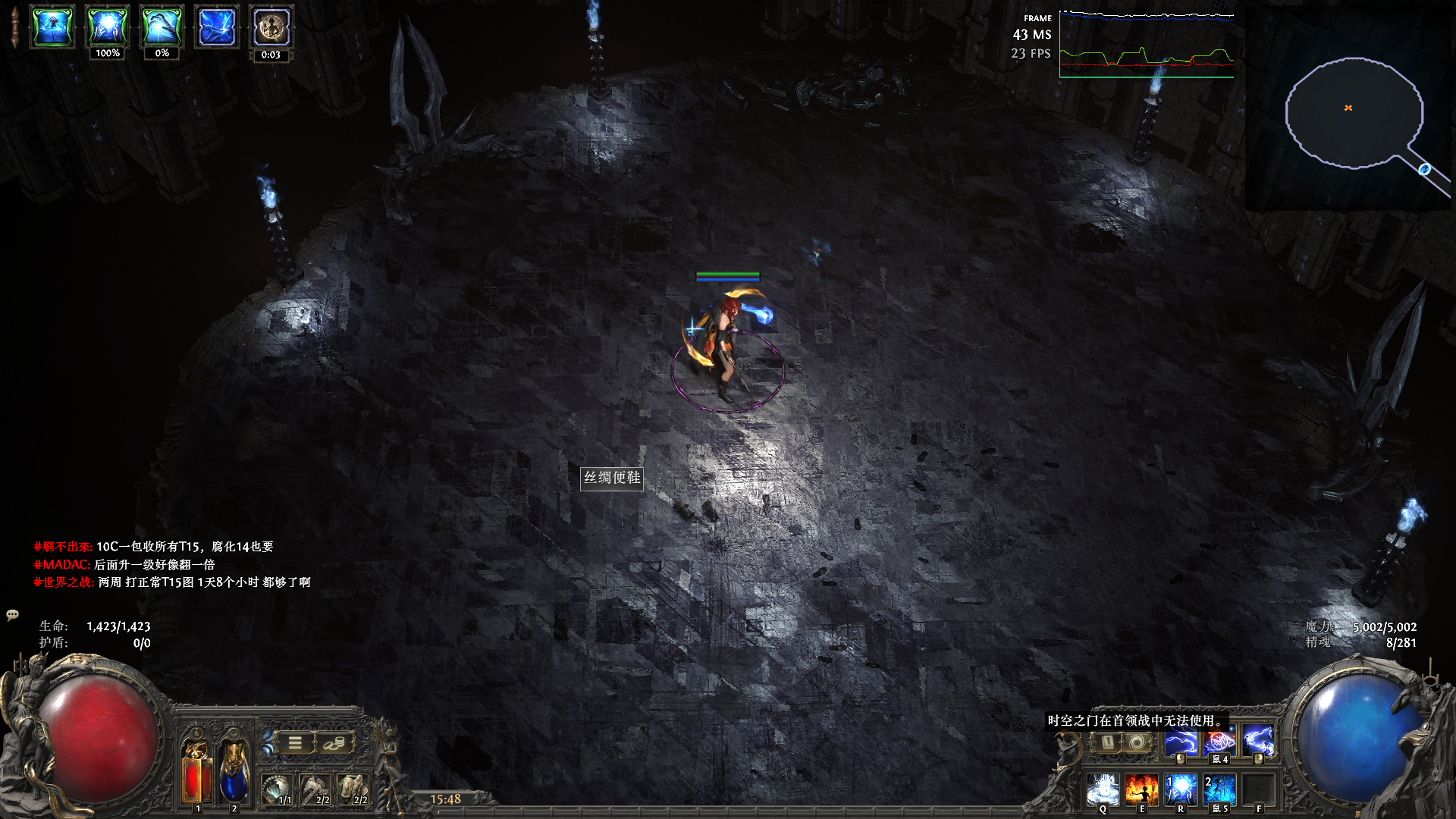This screenshot has height=819, width=1456.
Task: Open the chat bubble icon
Action: click(12, 615)
